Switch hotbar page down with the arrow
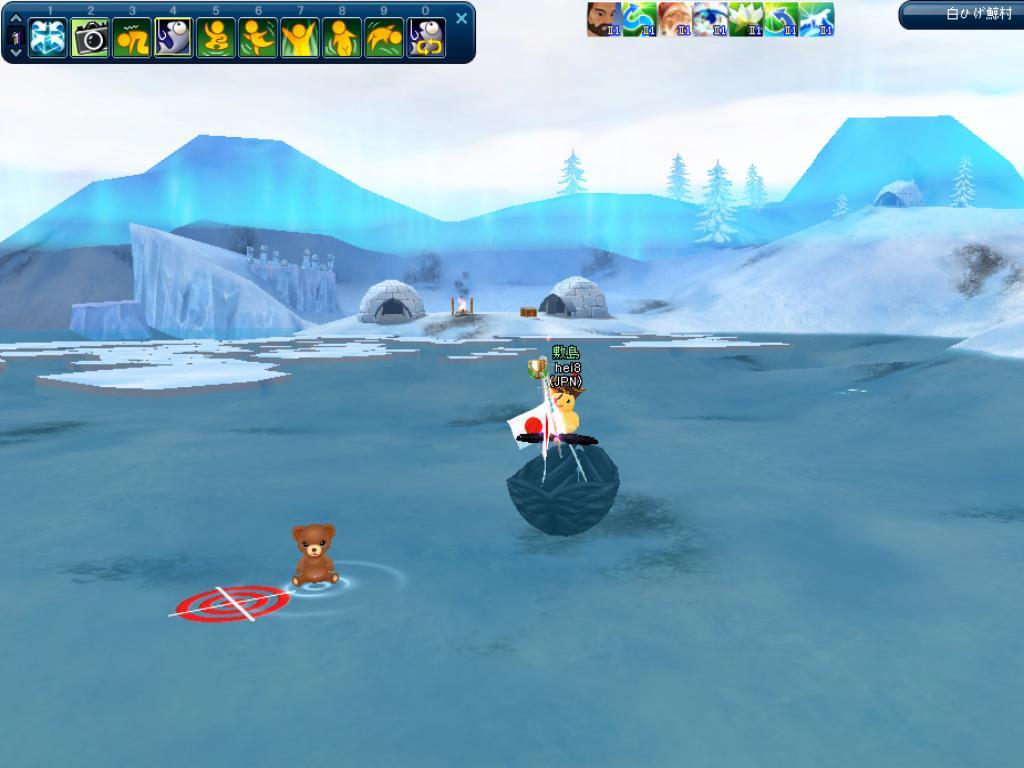This screenshot has width=1024, height=768. pos(15,54)
